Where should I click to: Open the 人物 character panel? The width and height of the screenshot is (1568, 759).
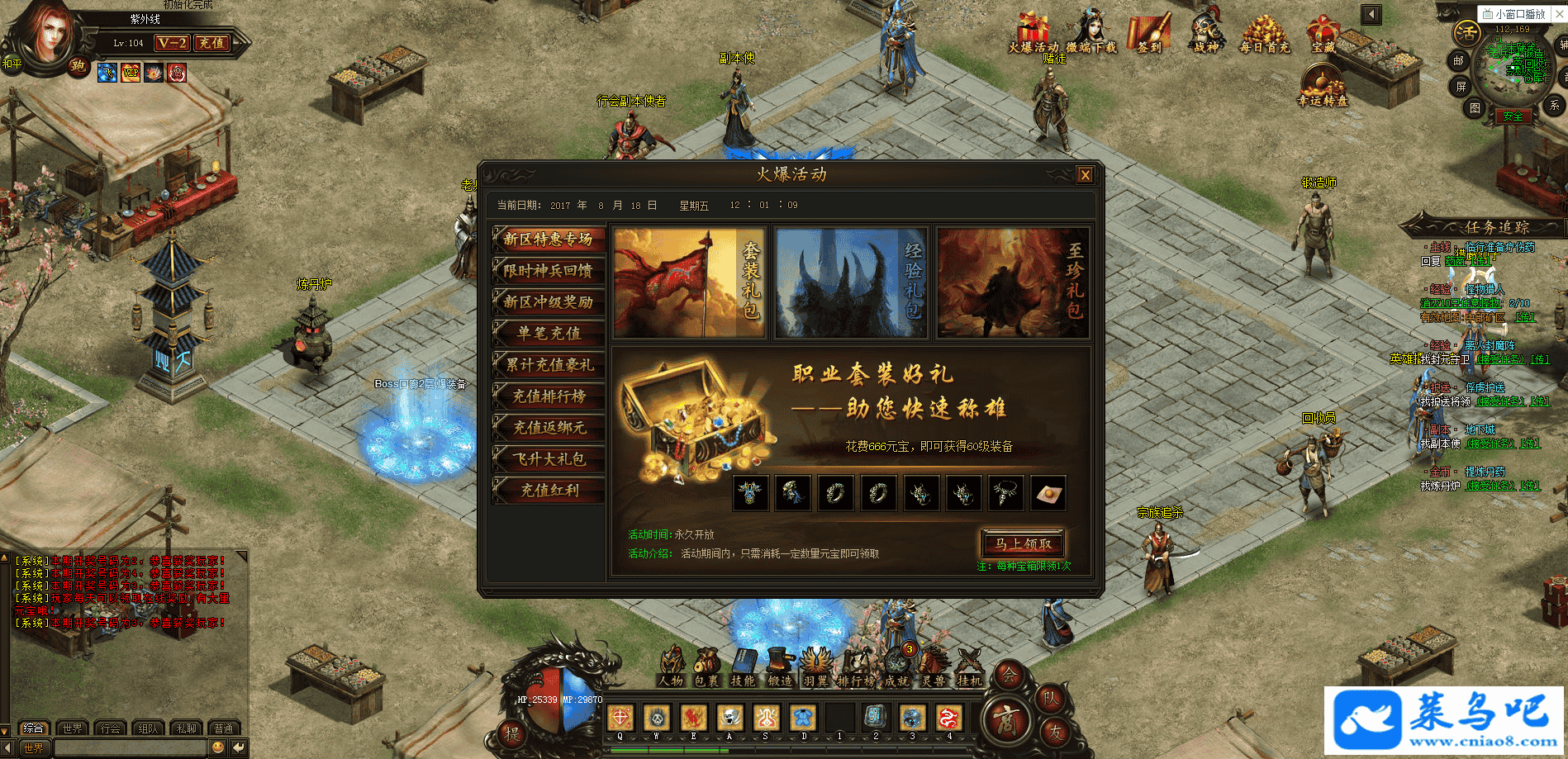pos(671,666)
